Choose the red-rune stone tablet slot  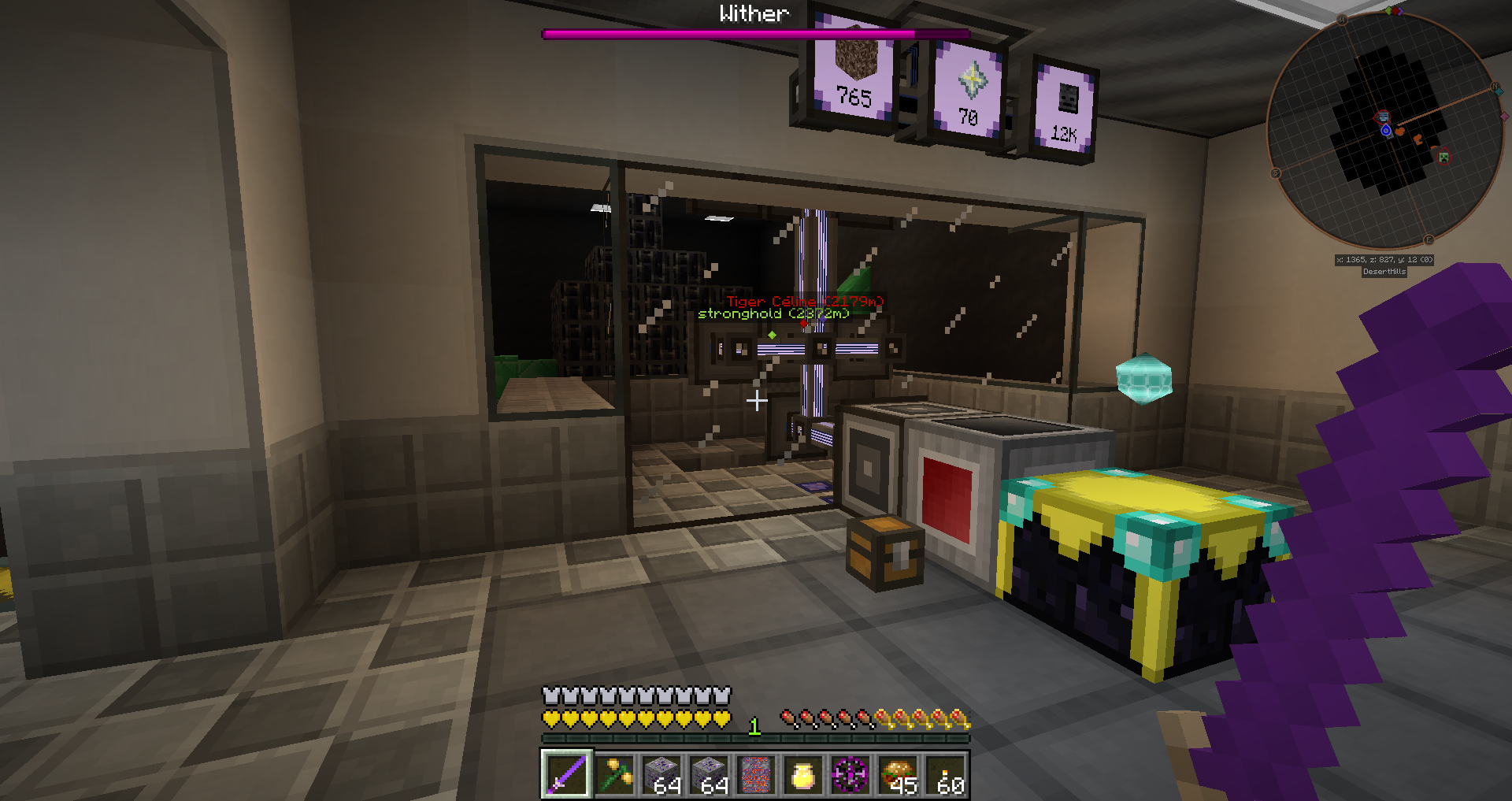point(756,774)
